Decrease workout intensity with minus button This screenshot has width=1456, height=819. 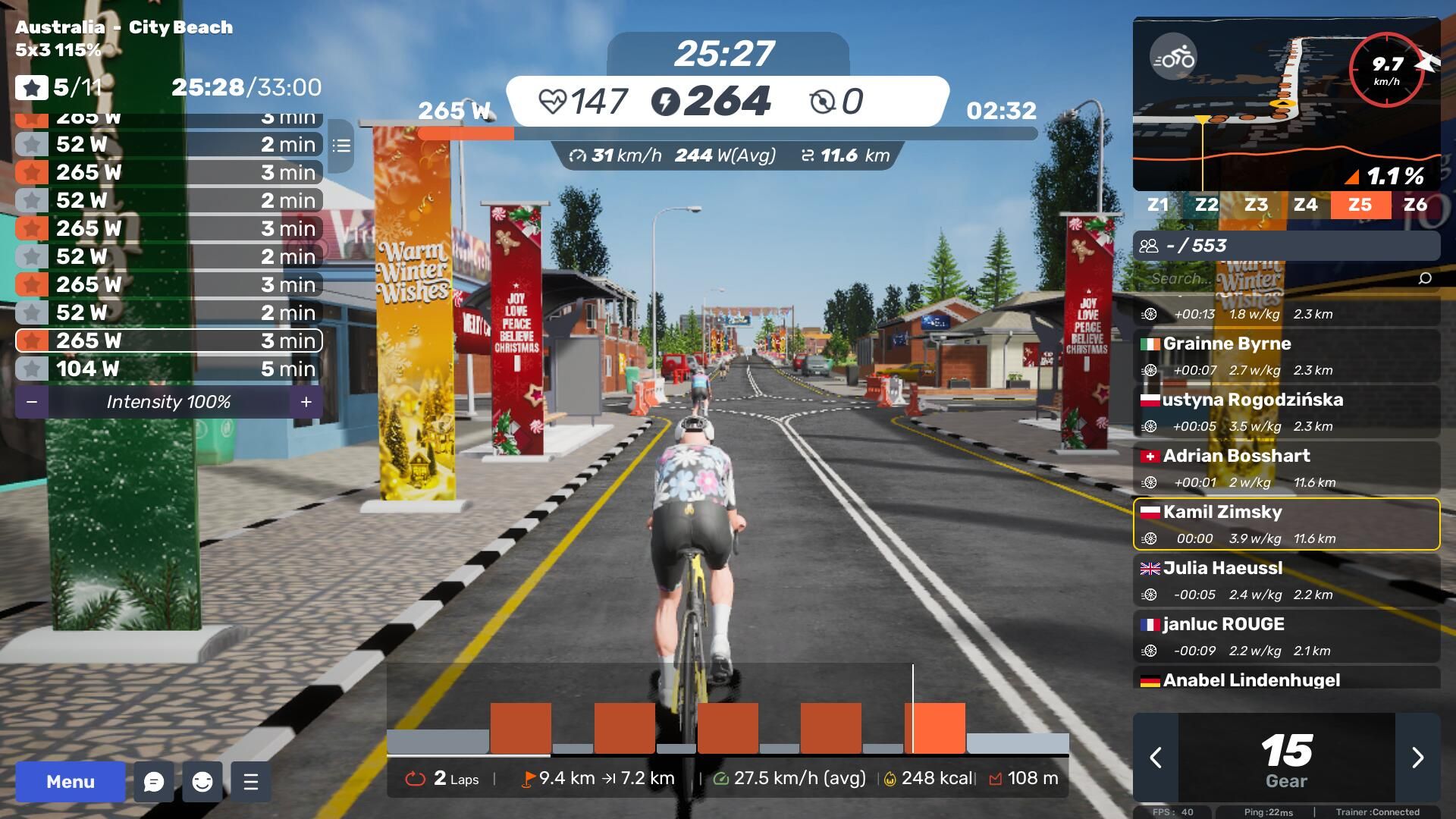pyautogui.click(x=32, y=402)
